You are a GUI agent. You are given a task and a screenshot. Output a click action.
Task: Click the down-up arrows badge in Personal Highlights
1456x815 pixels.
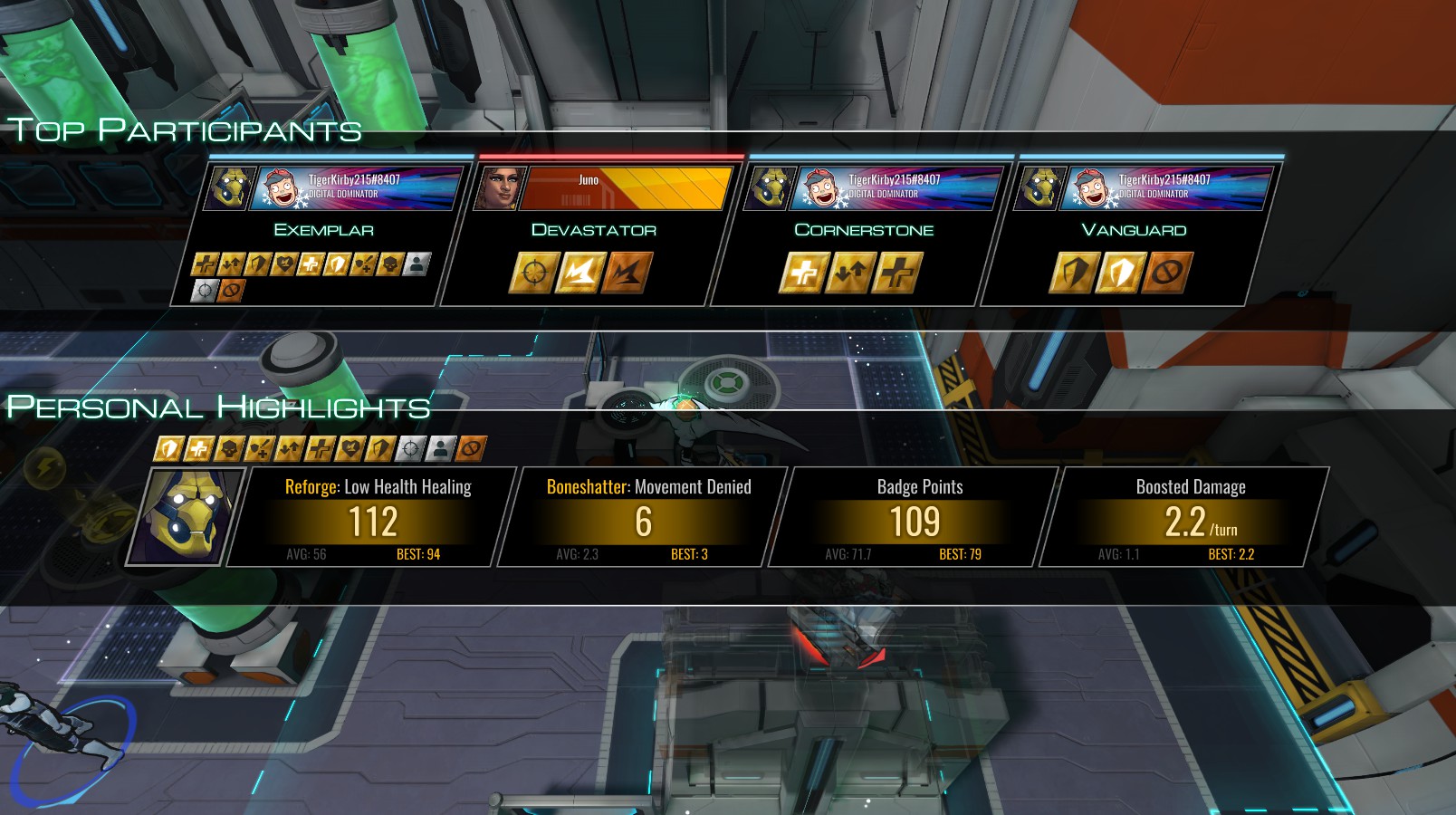tap(289, 446)
